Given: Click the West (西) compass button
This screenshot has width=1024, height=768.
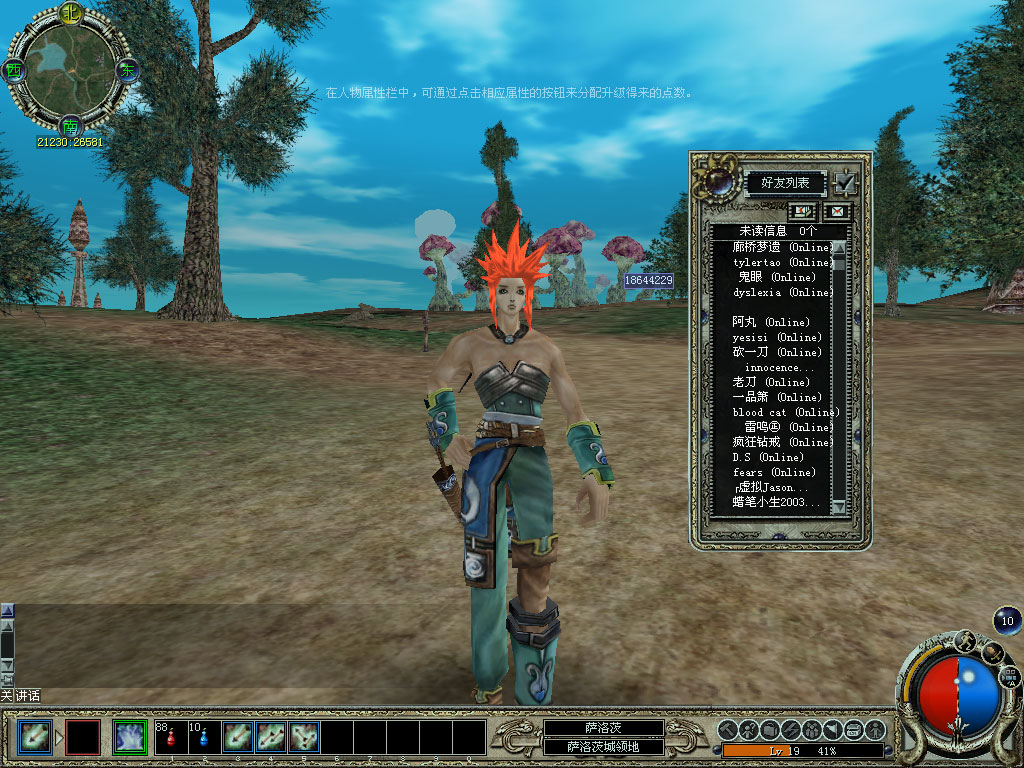Looking at the screenshot, I should pyautogui.click(x=13, y=70).
